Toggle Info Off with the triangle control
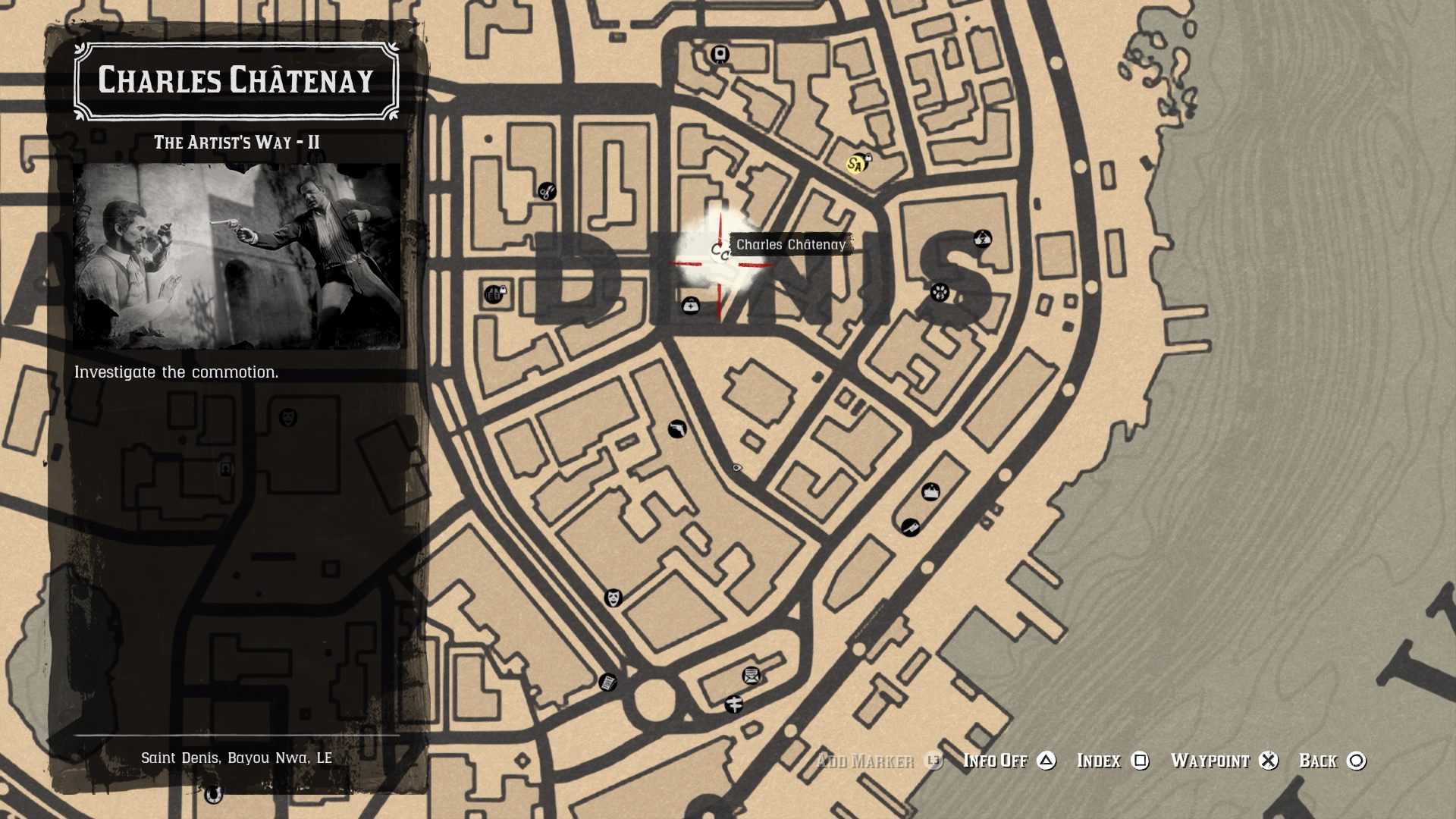1456x819 pixels. click(x=1050, y=761)
